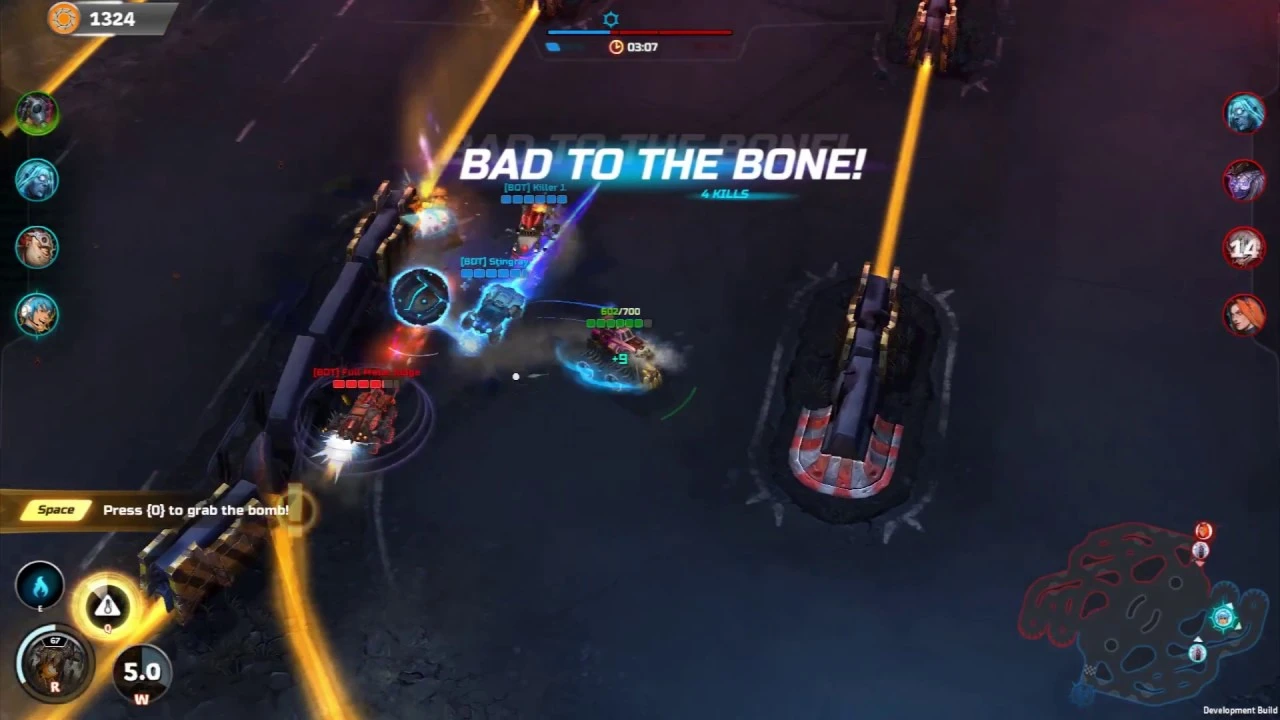Click the checkered flag marker on the minimap
1280x720 pixels.
[x=1091, y=670]
